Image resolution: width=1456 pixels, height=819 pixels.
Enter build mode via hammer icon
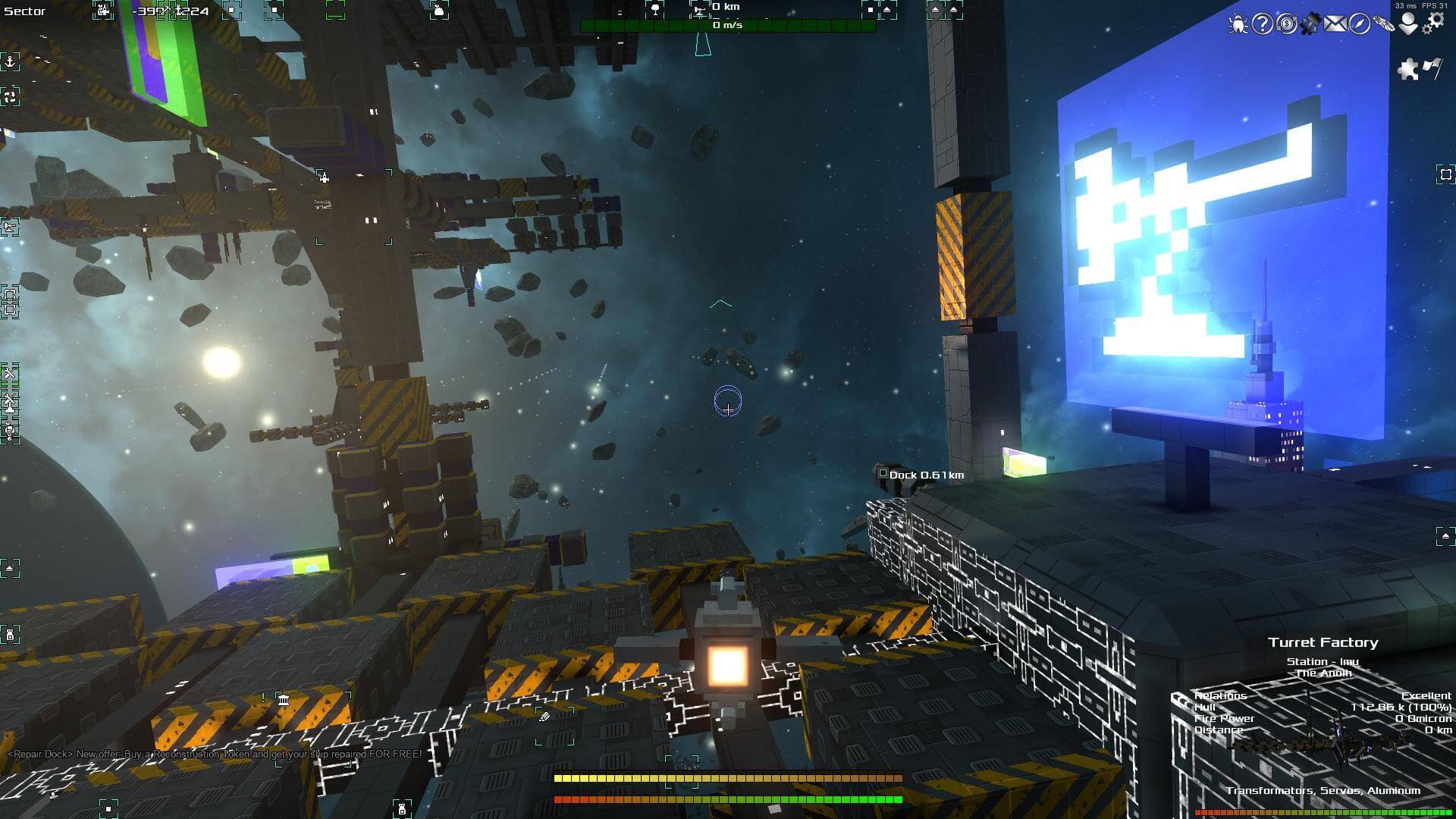1310,24
